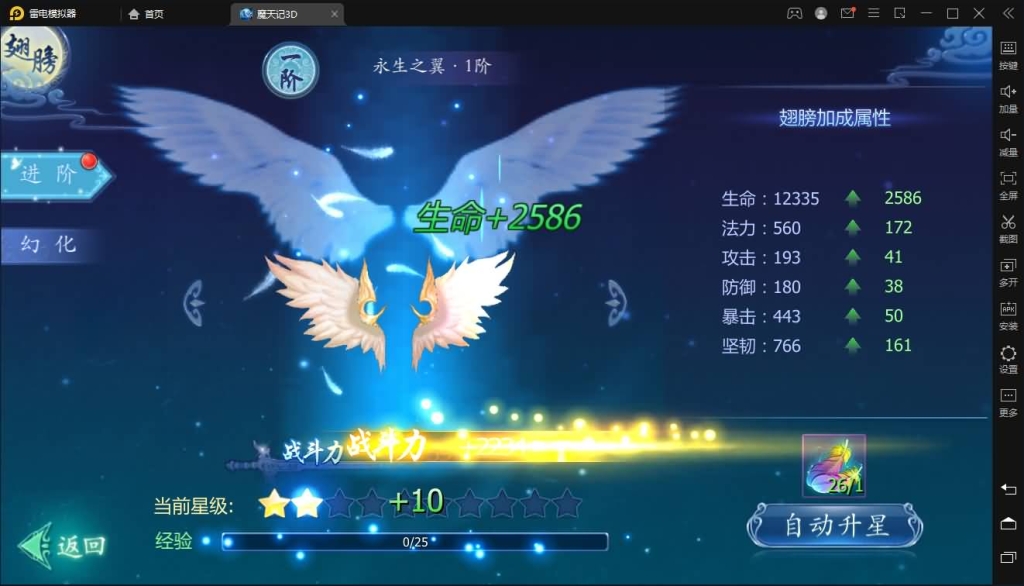Go back with the 返回 arrow
Screen dimensions: 1024x586
pyautogui.click(x=62, y=545)
